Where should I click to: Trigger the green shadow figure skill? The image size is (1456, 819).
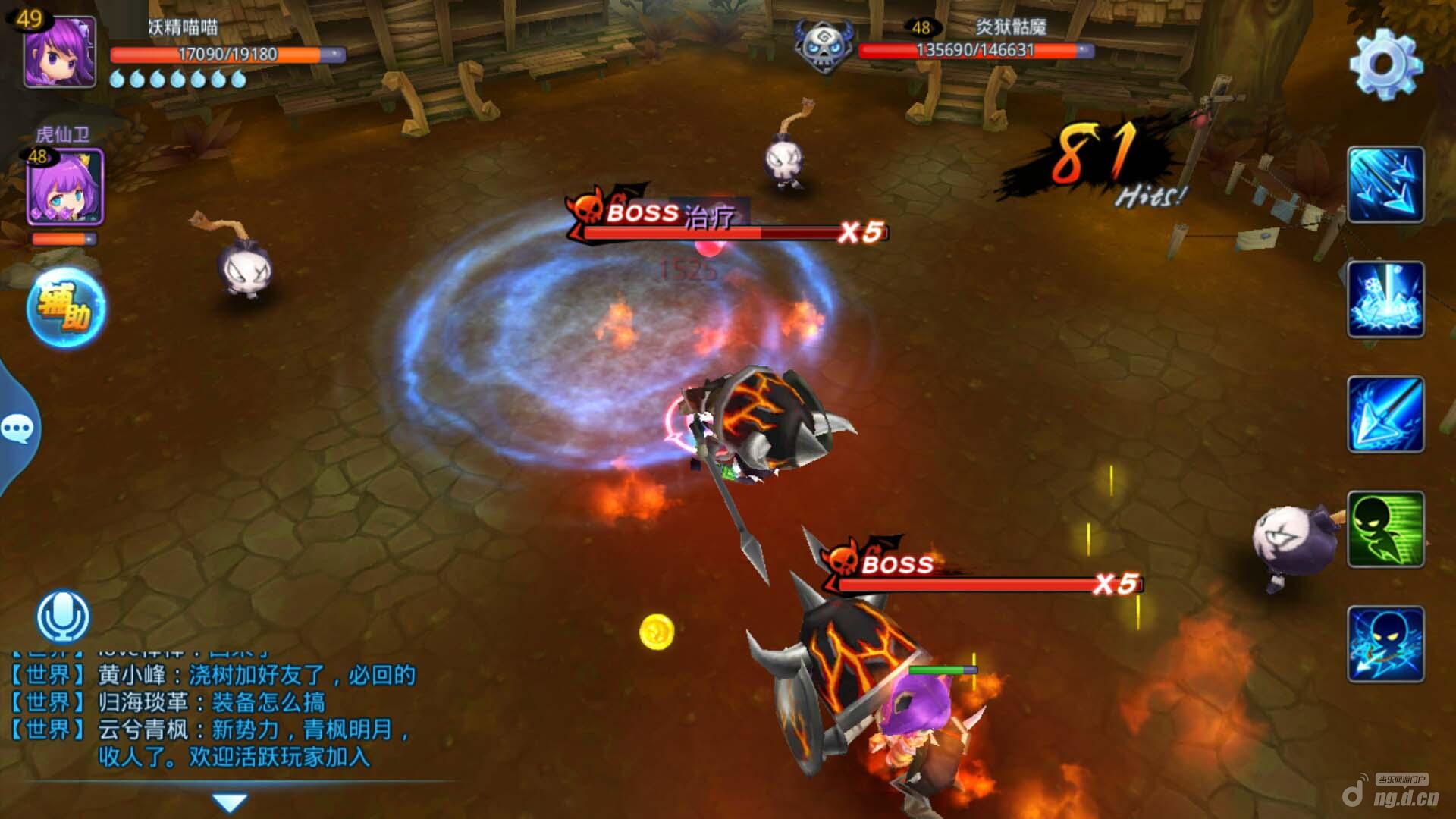[1385, 529]
